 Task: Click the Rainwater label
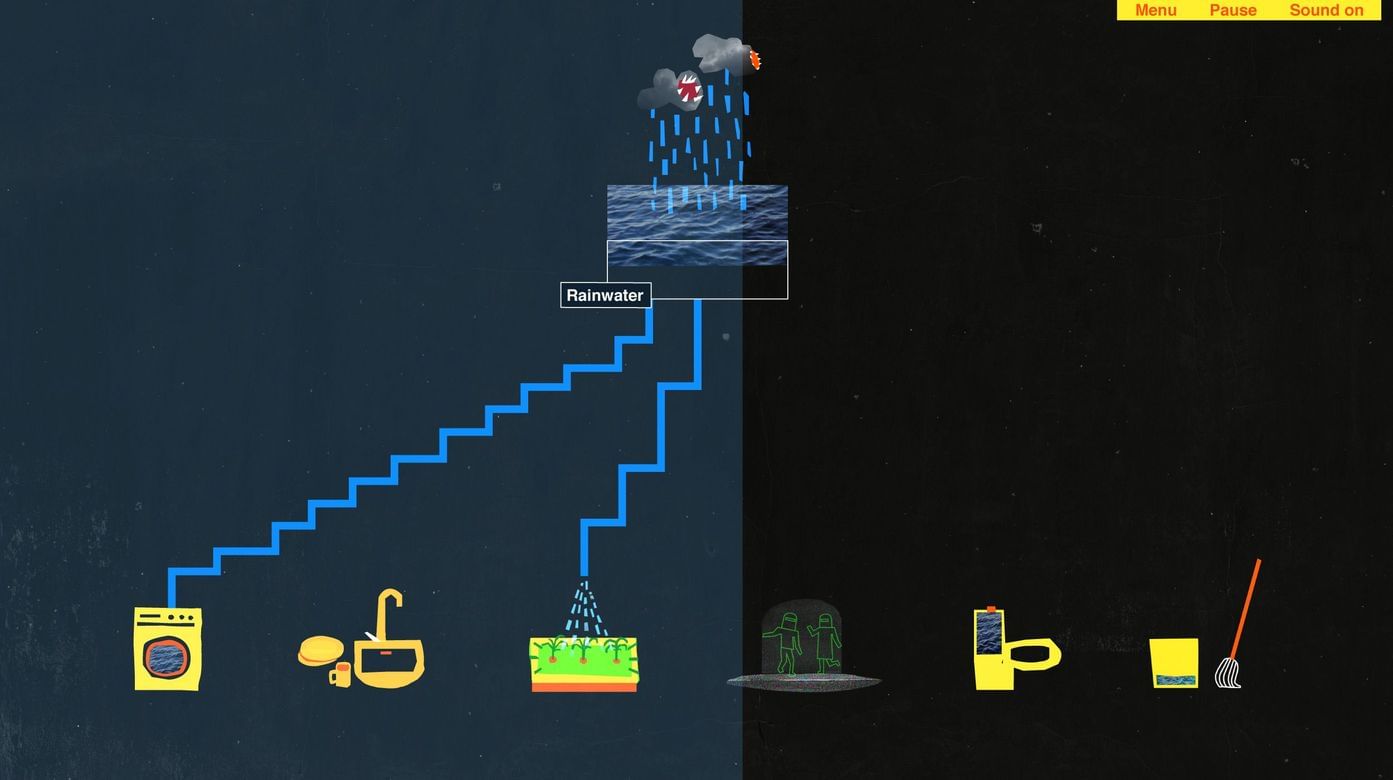click(605, 295)
